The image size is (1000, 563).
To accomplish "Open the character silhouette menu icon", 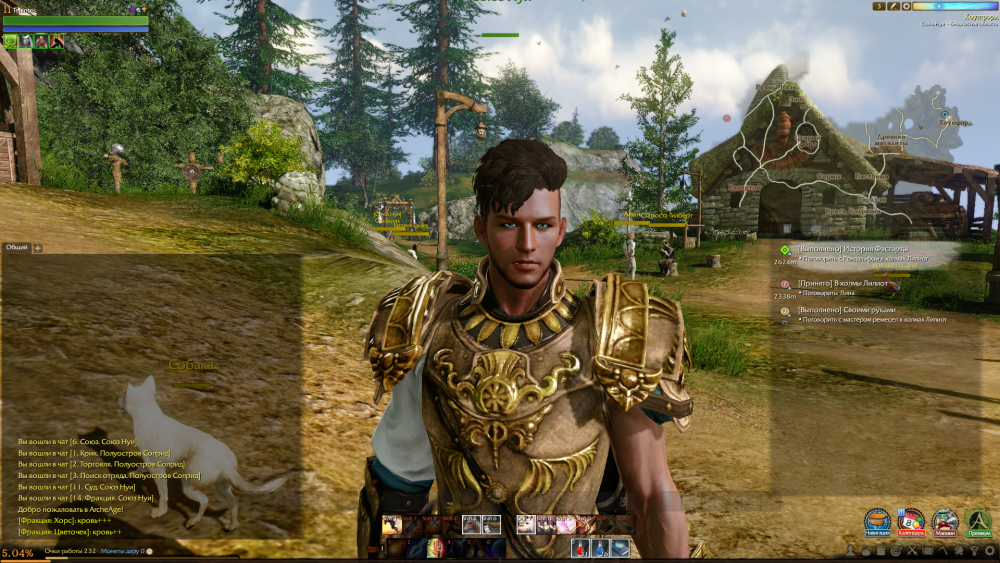I will (x=850, y=551).
